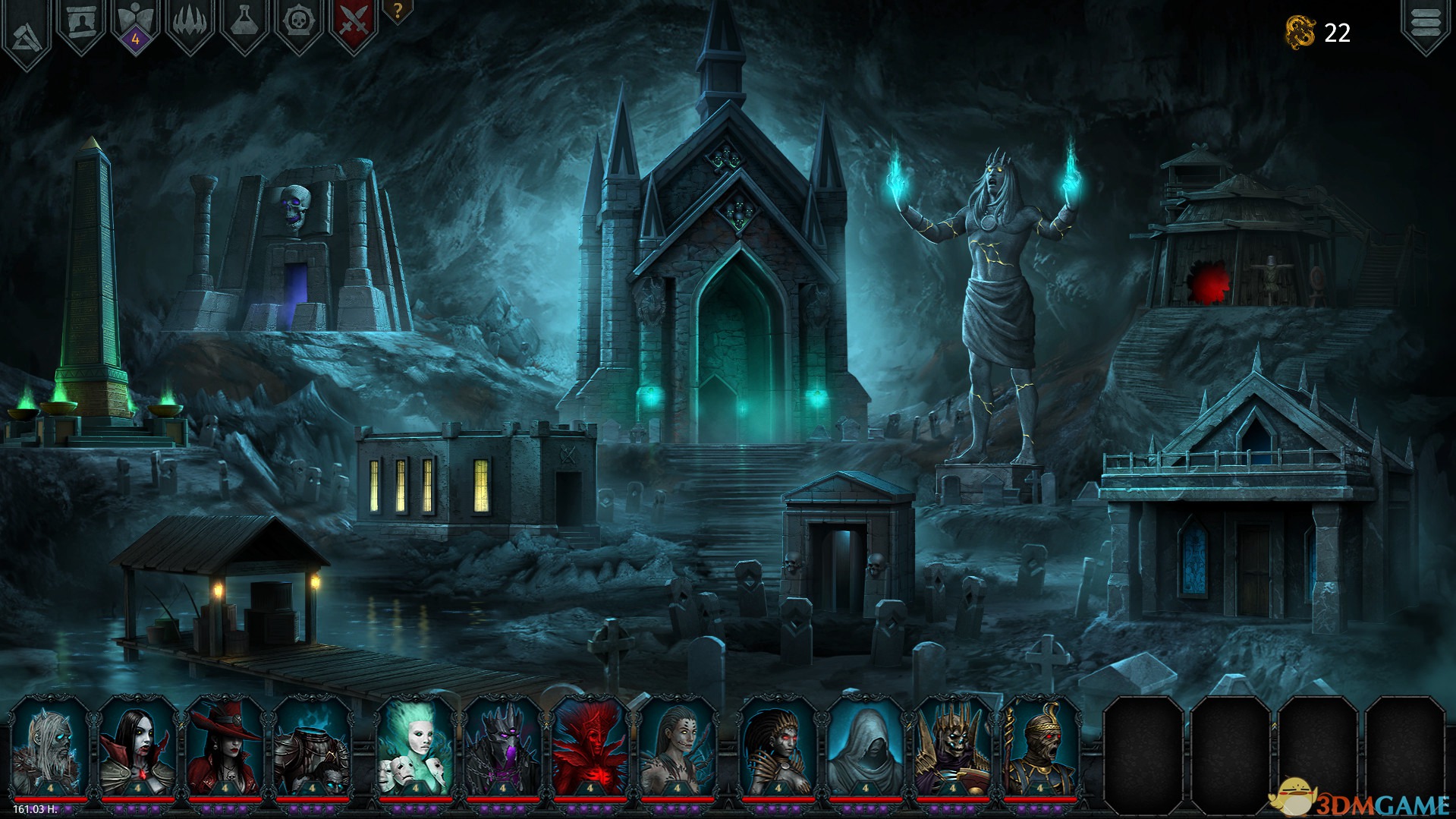Choose the red feathered minion portrait
This screenshot has width=1456, height=819.
click(590, 746)
